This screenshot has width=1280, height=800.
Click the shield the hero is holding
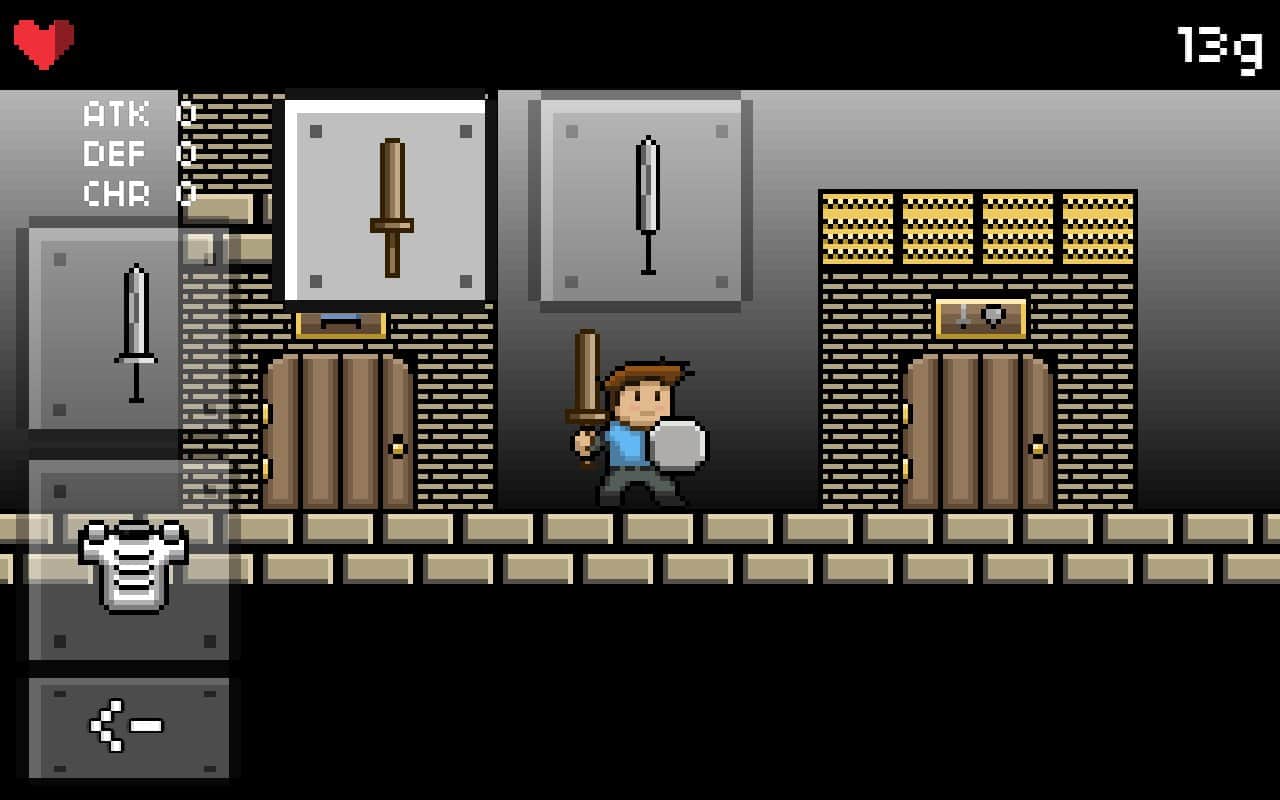point(680,445)
